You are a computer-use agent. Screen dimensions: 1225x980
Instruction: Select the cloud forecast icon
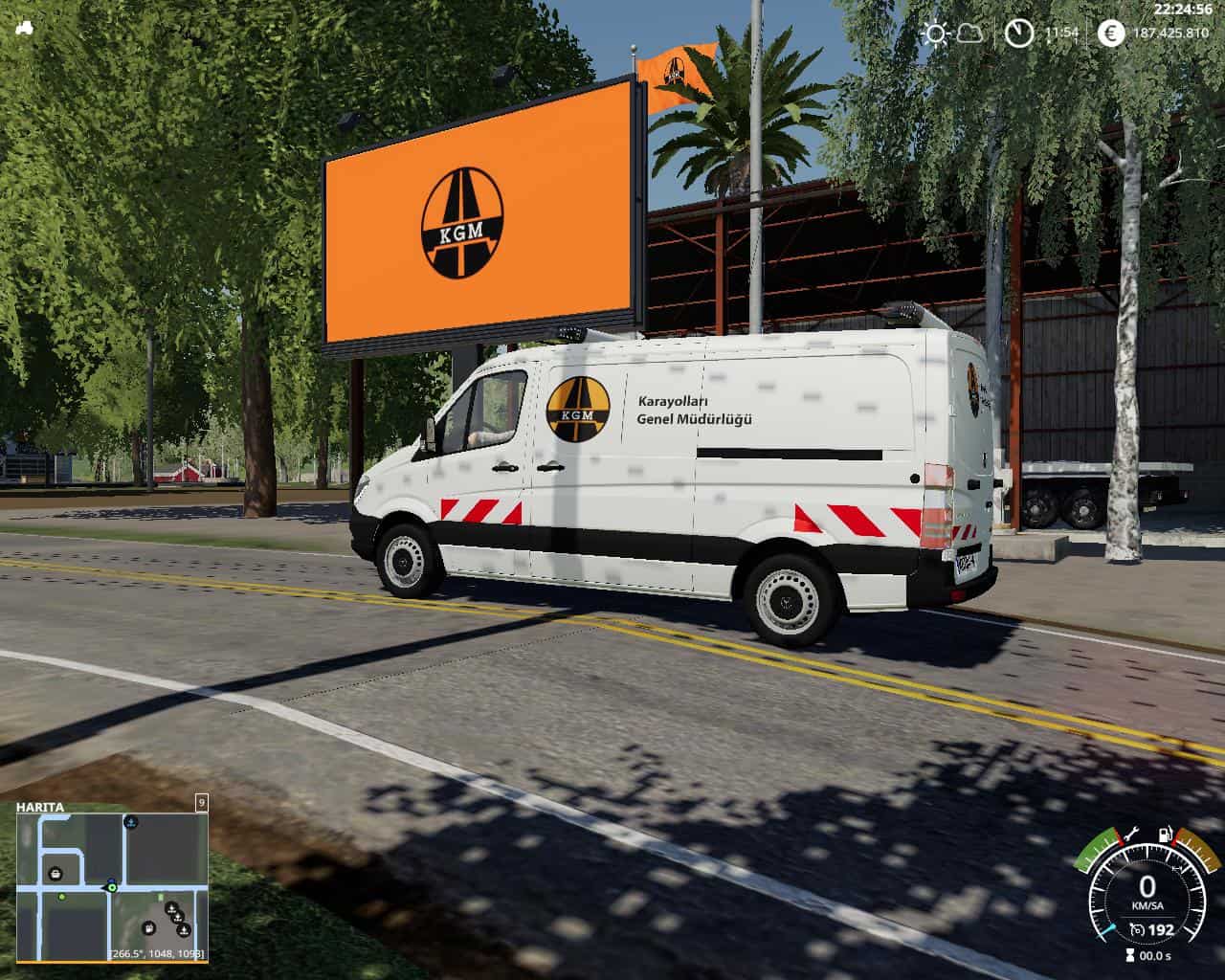click(969, 33)
